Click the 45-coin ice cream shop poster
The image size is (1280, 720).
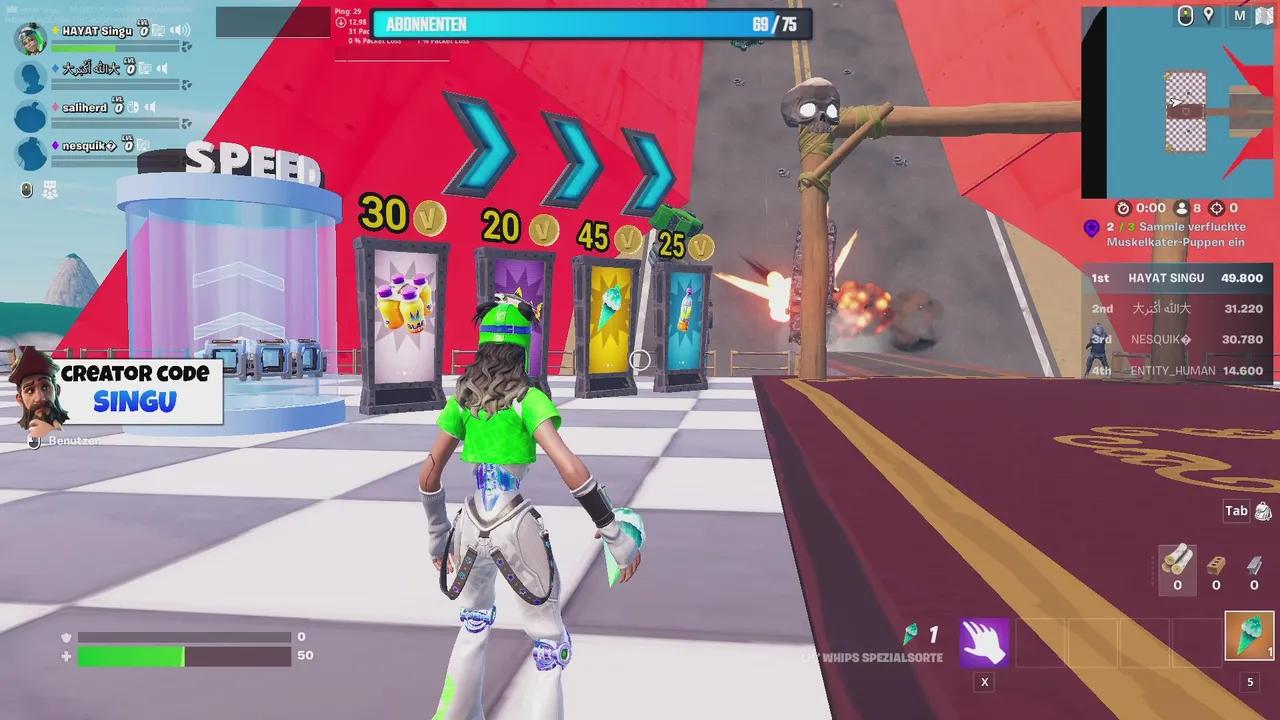point(608,315)
